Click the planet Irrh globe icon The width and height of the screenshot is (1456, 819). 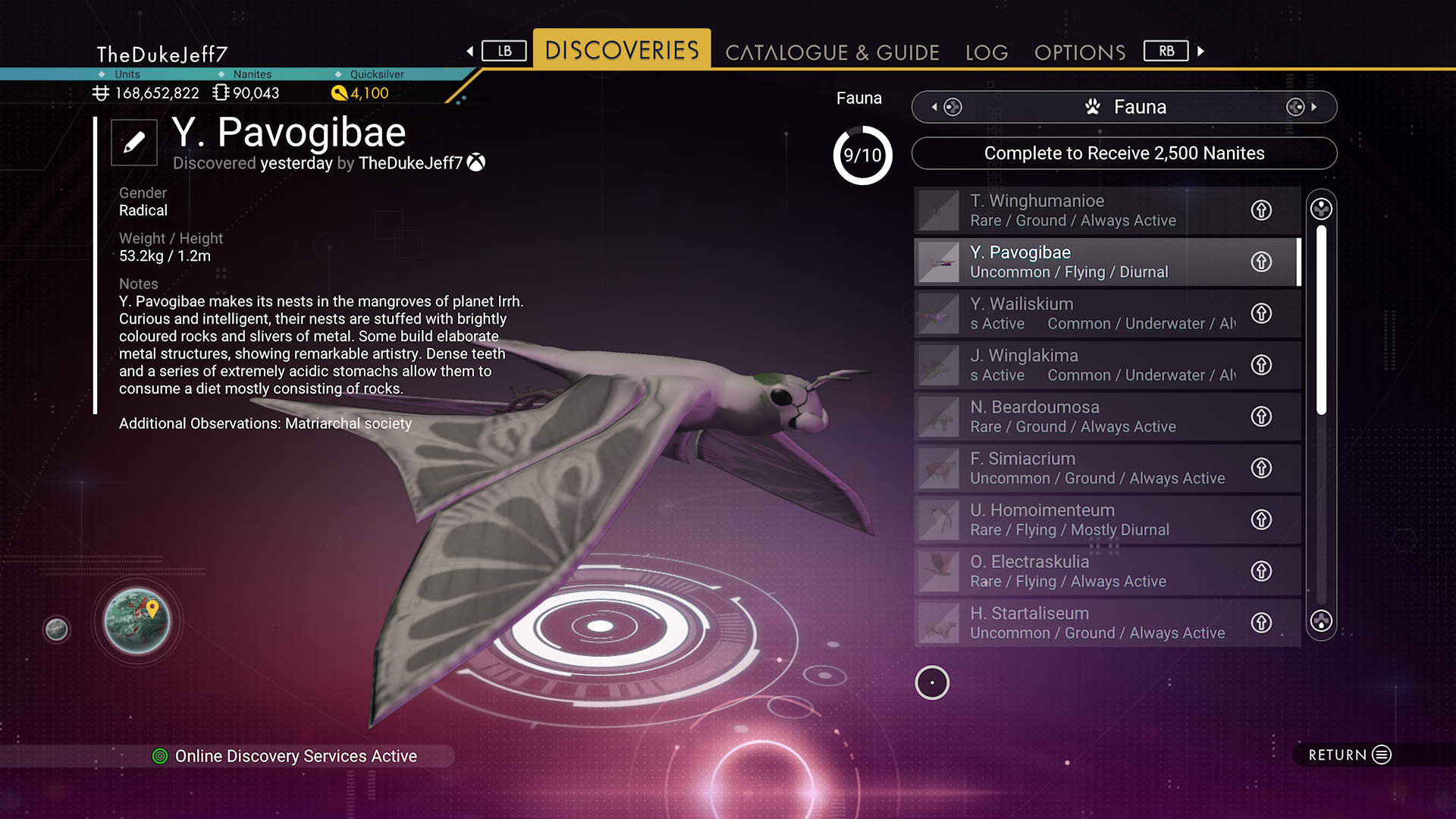[x=137, y=621]
